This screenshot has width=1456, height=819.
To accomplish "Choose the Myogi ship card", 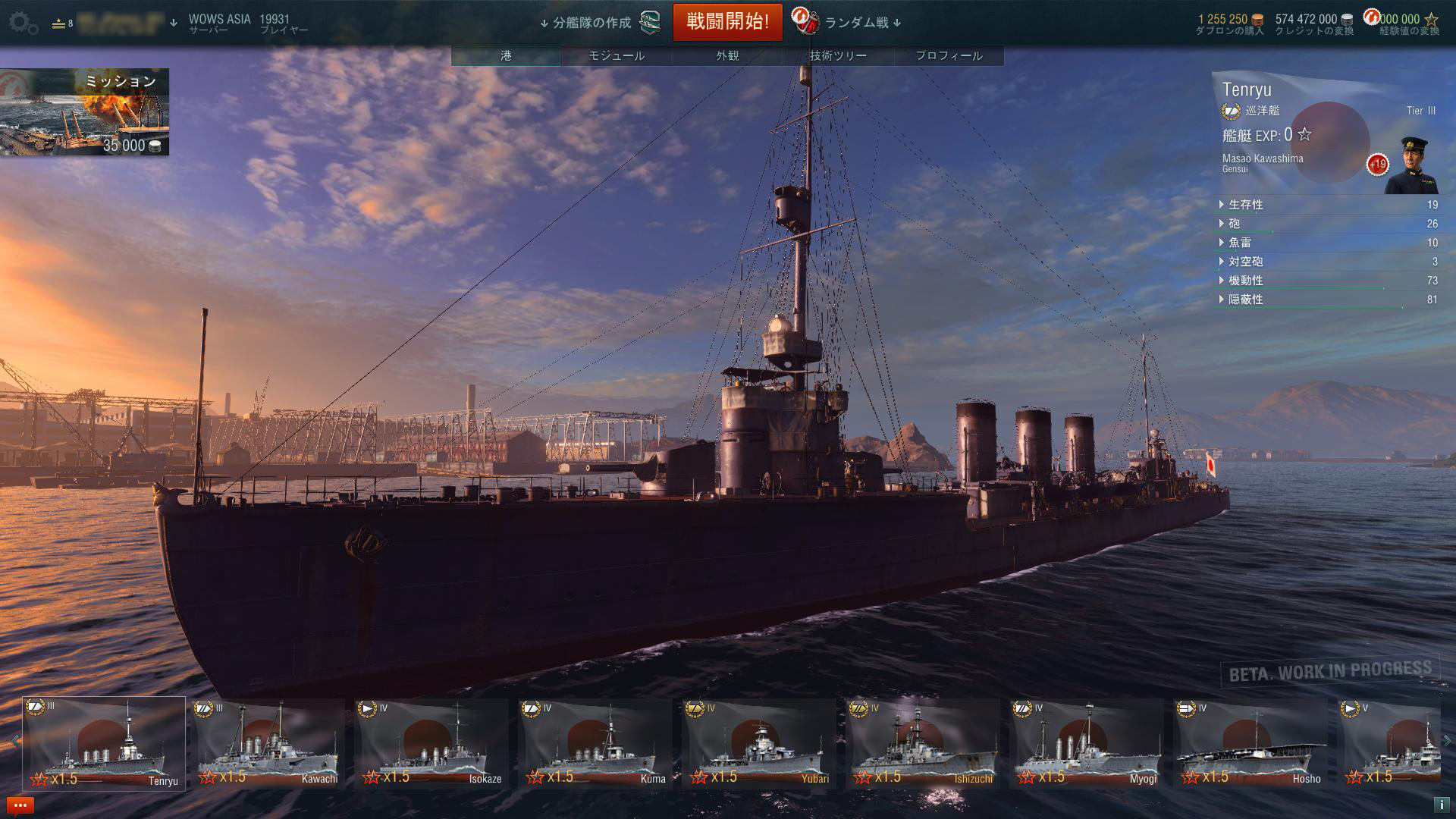I will click(x=1087, y=743).
